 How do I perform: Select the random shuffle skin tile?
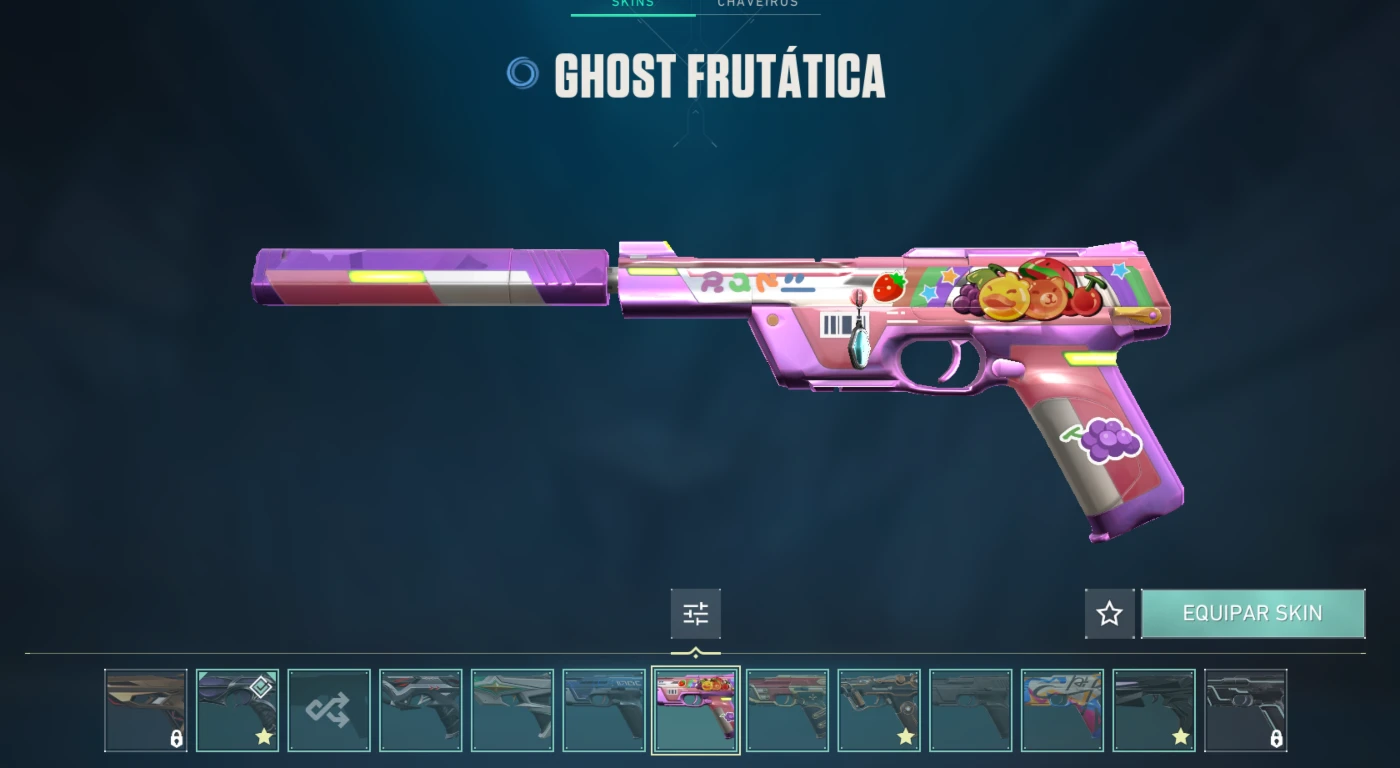[329, 710]
